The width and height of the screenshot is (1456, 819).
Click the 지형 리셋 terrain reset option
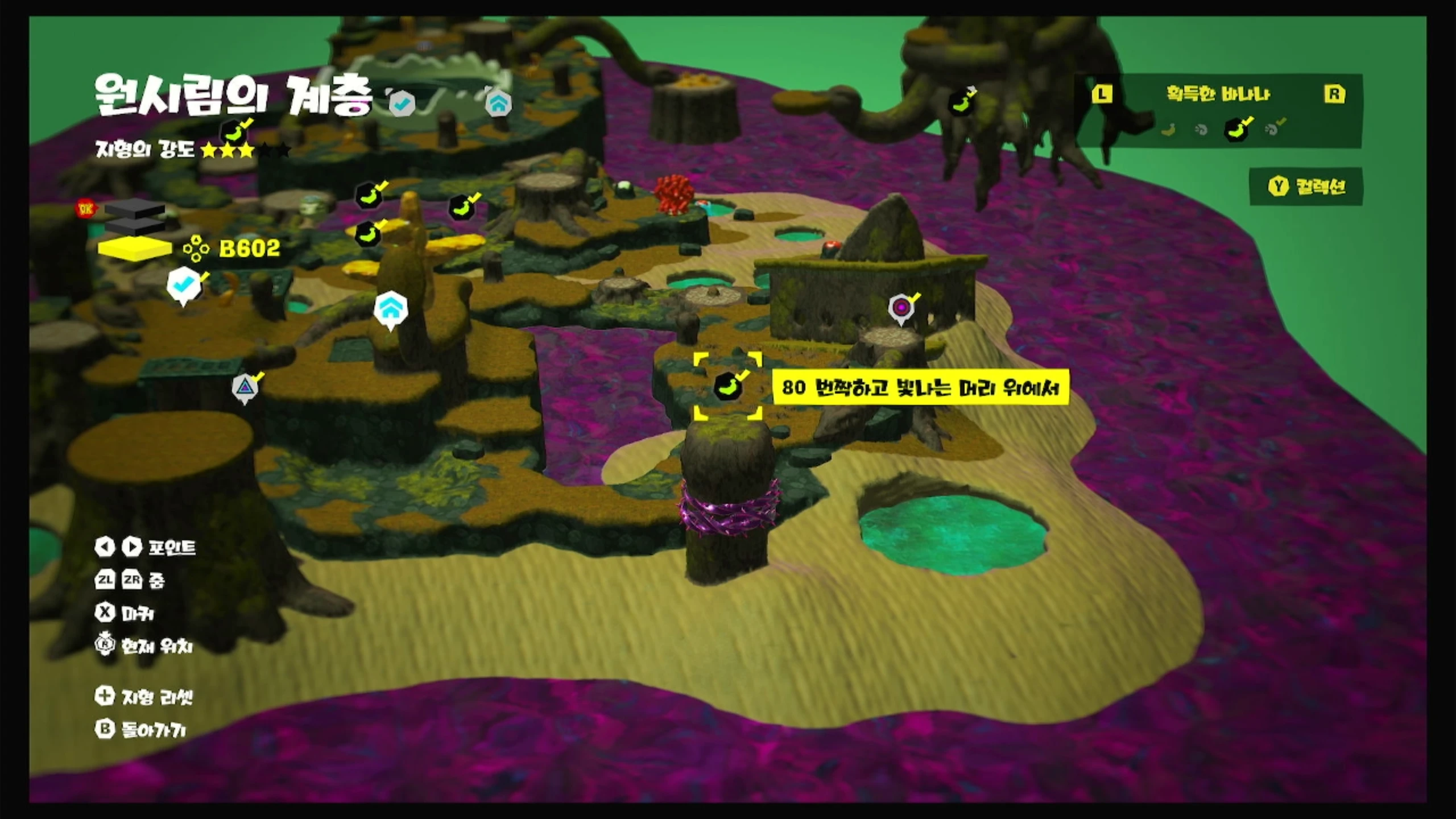(144, 696)
